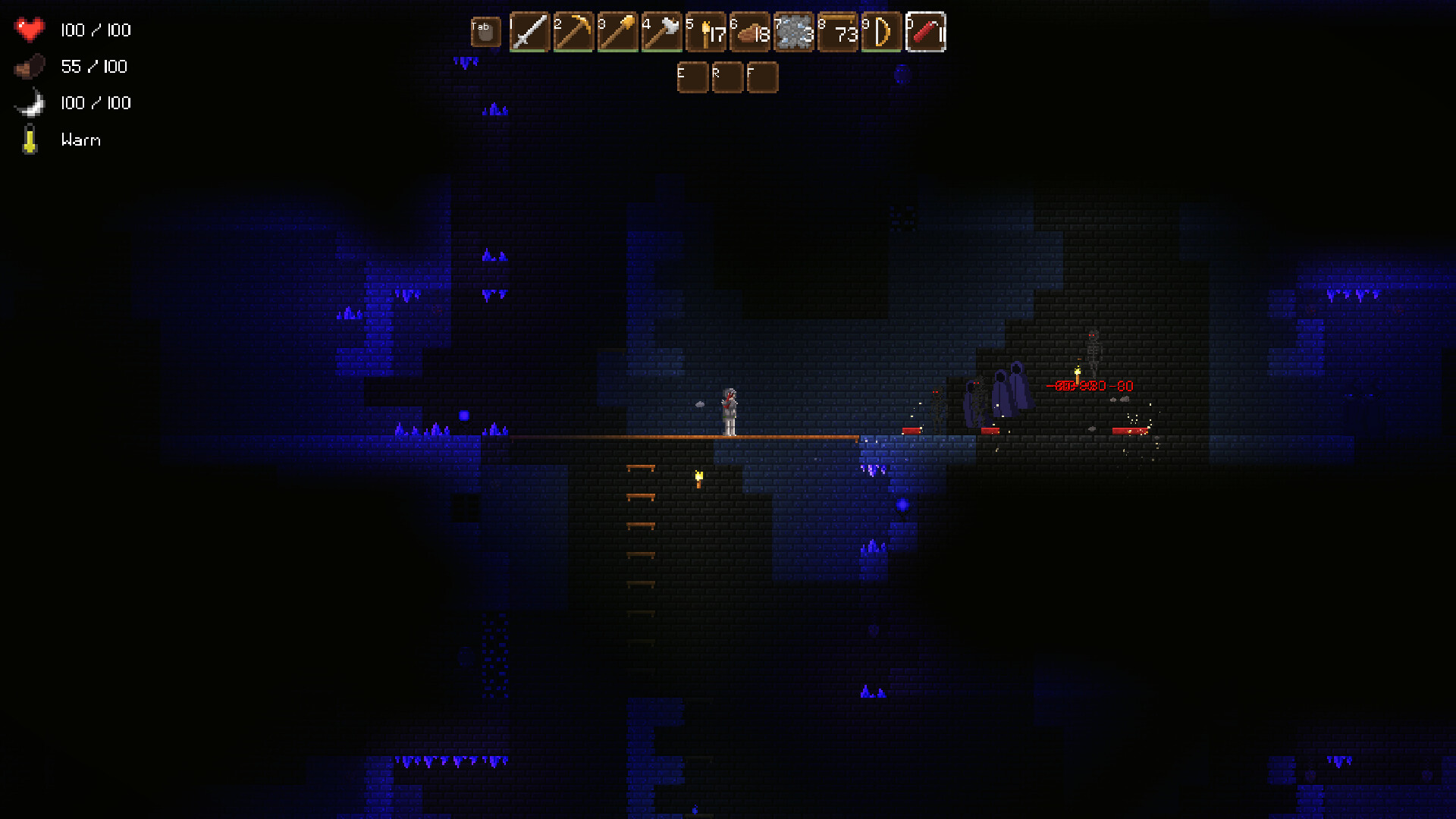The width and height of the screenshot is (1456, 819).
Task: Open the inventory via the Tab bag icon
Action: (485, 32)
